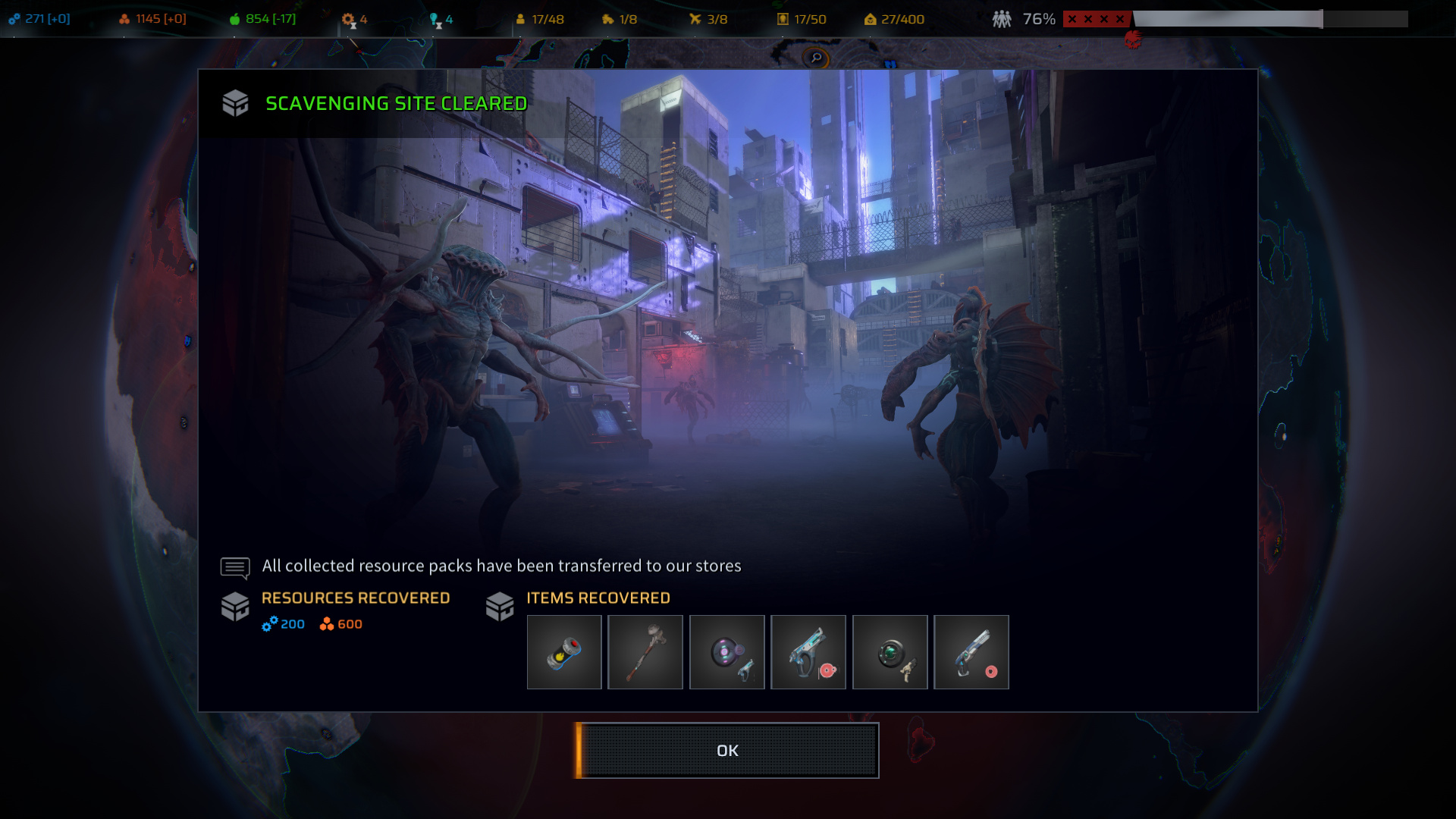Select the purple disc ammo item
1456x819 pixels.
coord(726,652)
